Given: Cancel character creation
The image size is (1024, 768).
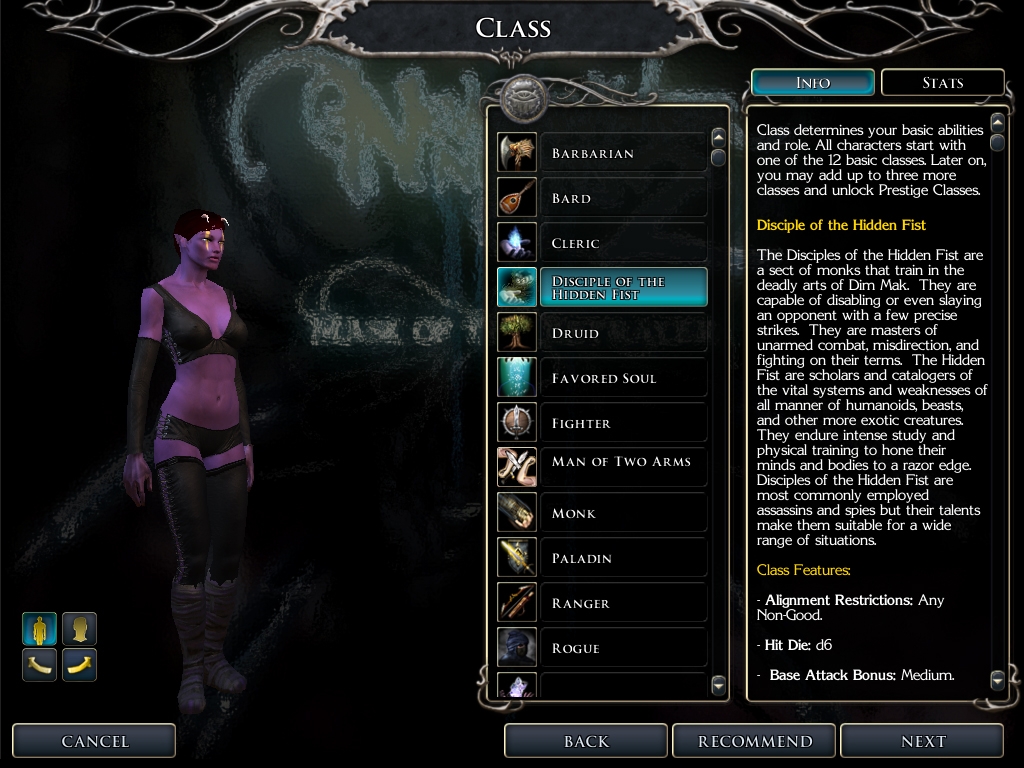Looking at the screenshot, I should click(x=95, y=741).
